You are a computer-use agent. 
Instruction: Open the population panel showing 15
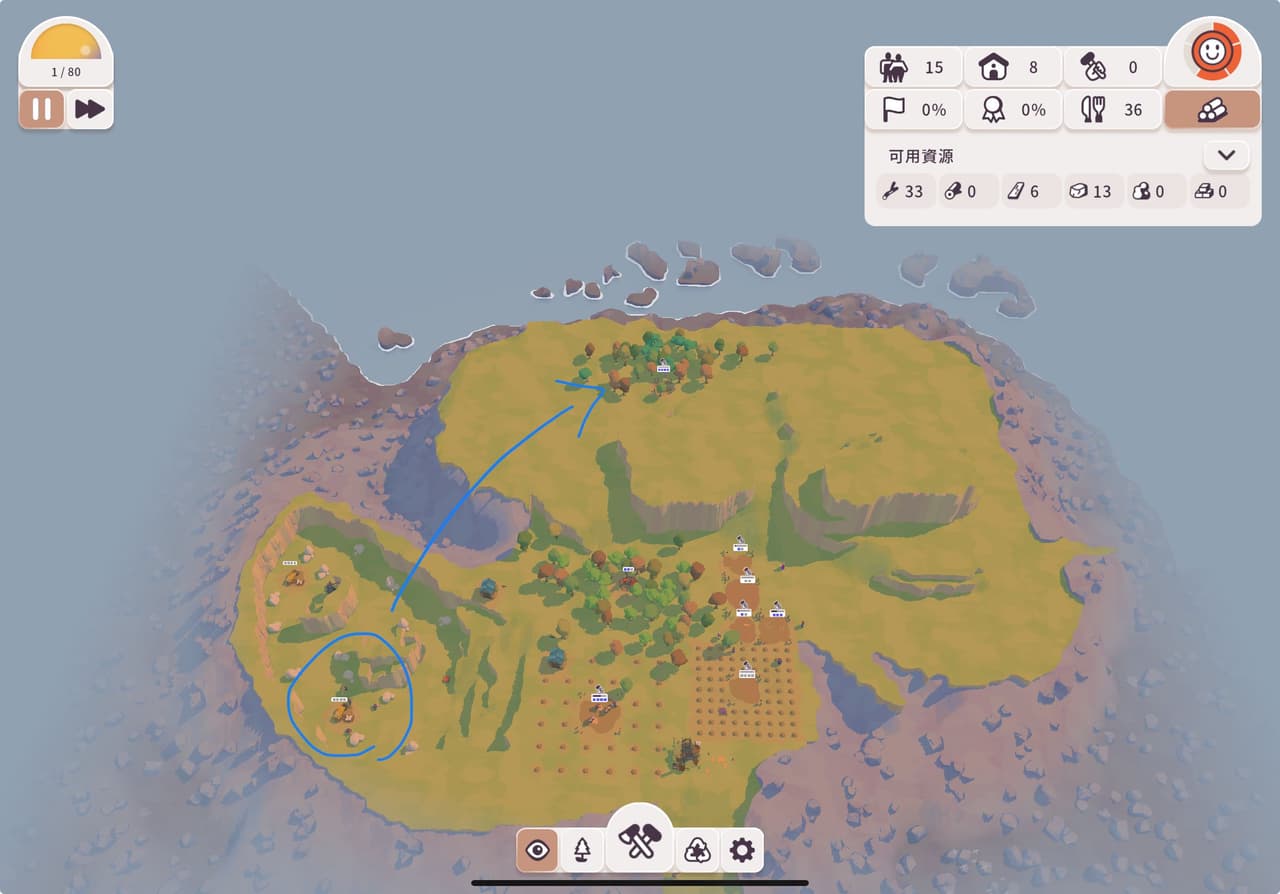[x=913, y=68]
